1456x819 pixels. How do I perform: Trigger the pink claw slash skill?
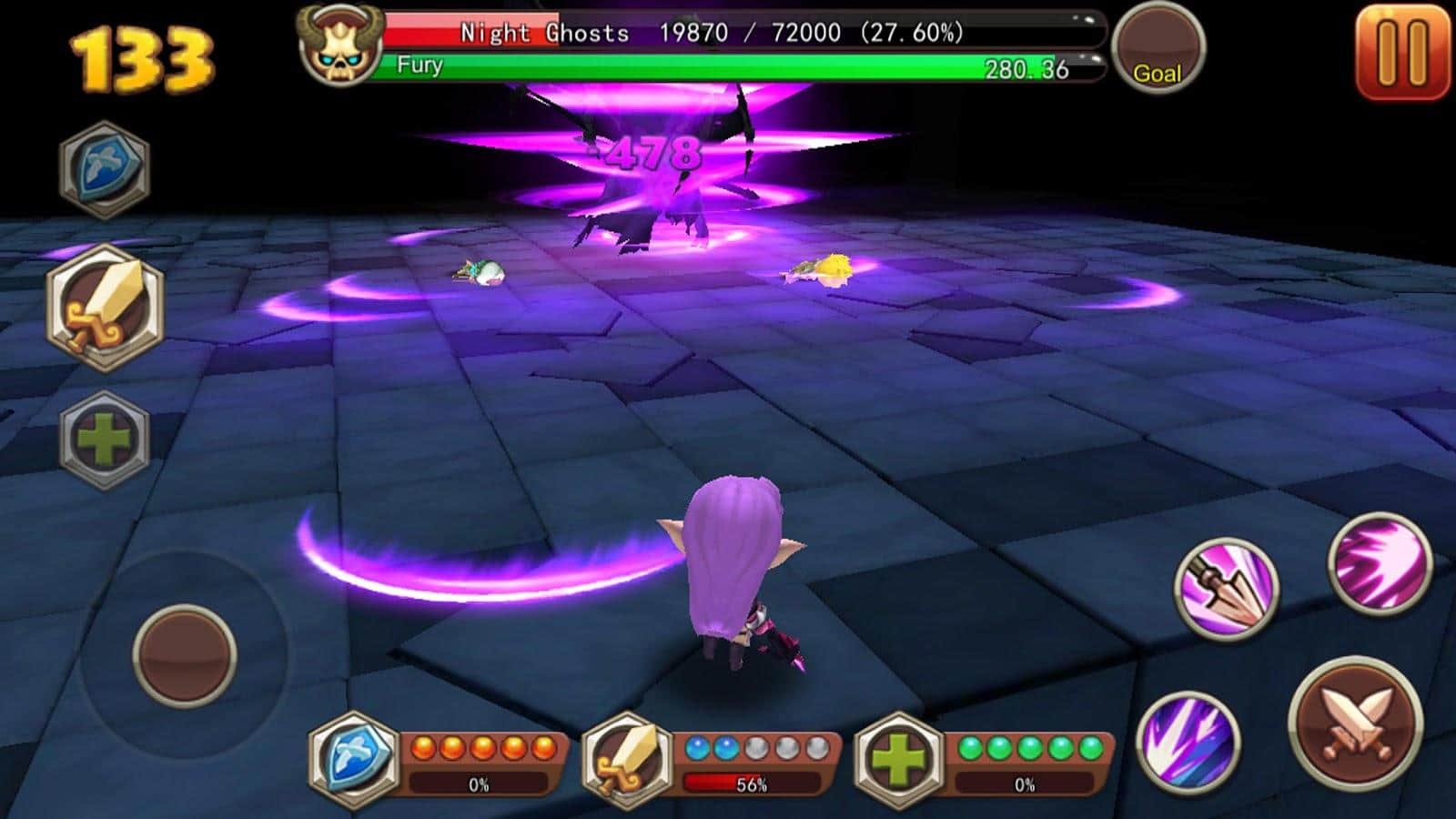[1380, 562]
